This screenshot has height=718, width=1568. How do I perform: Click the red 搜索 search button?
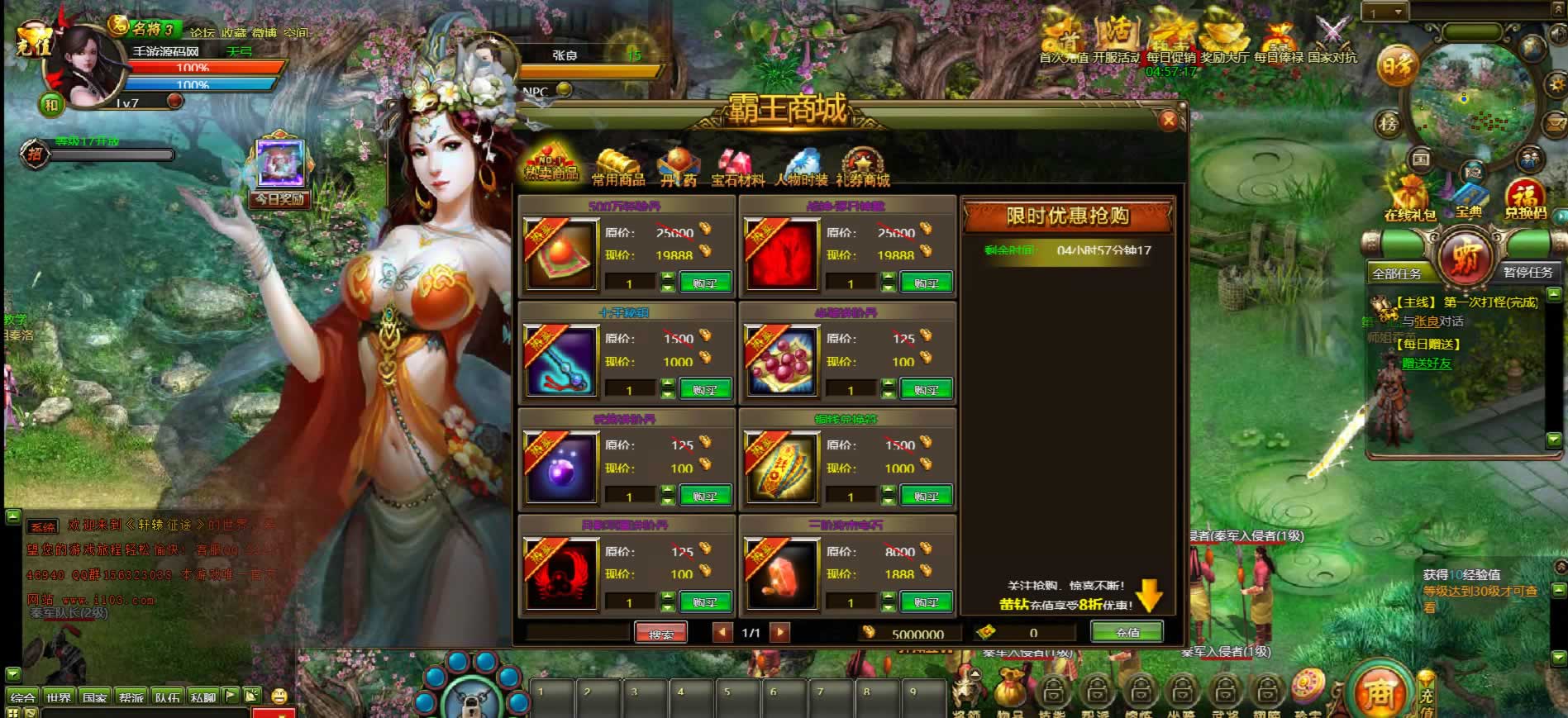[660, 634]
